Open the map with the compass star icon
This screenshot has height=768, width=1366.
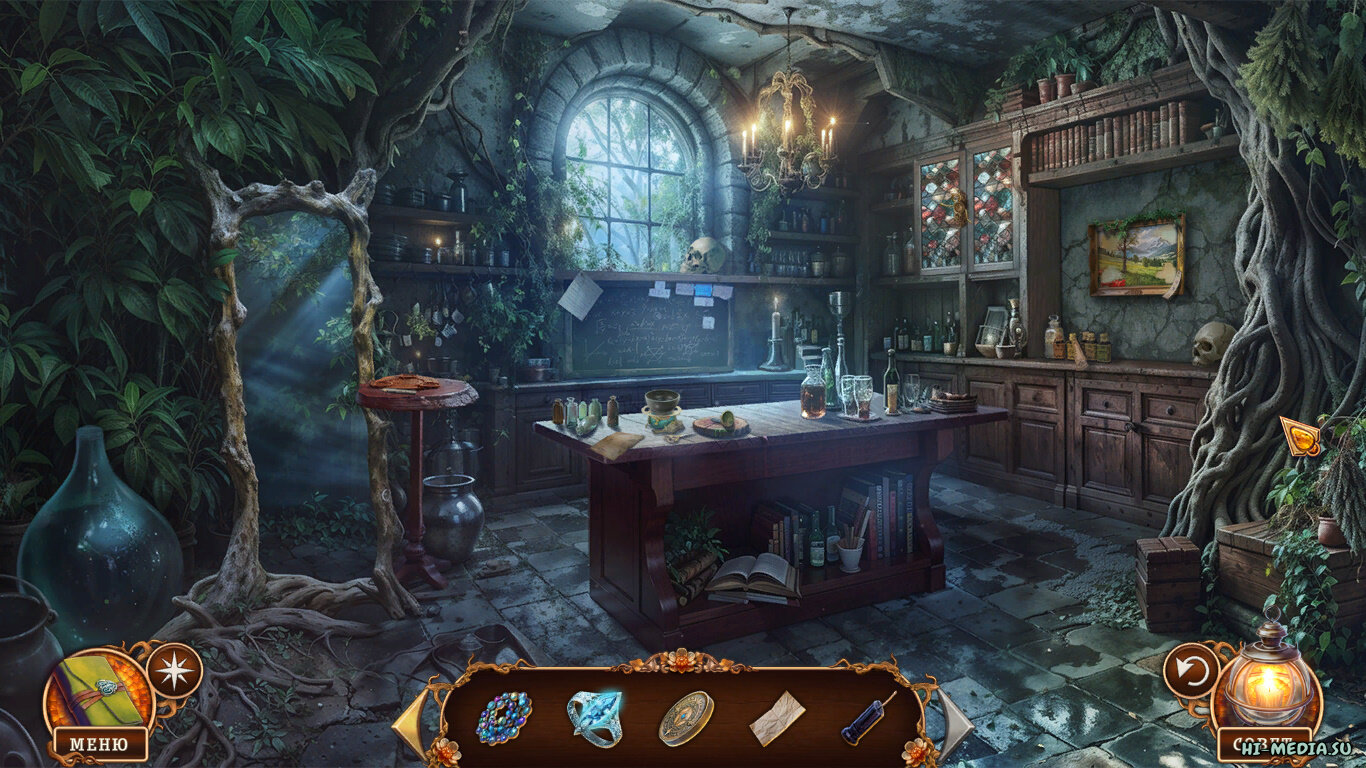[174, 670]
